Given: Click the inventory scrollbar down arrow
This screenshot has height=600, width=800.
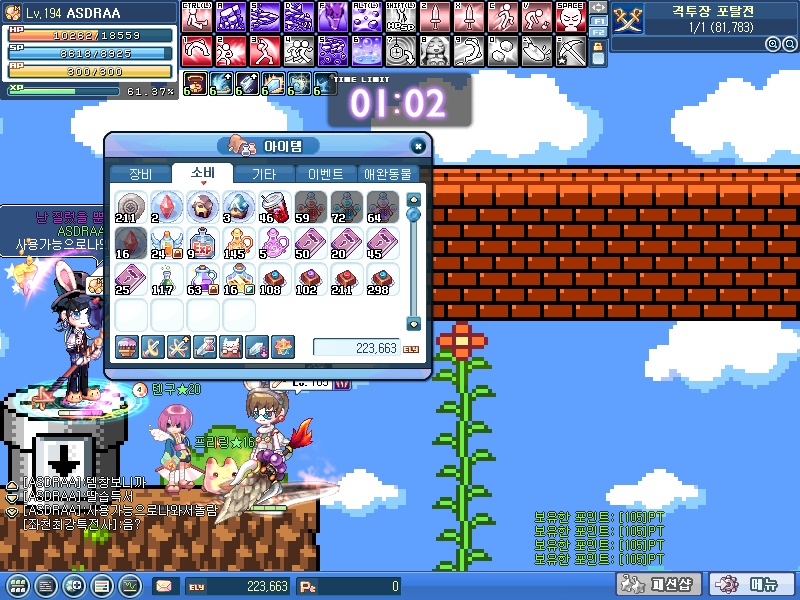Looking at the screenshot, I should coord(413,323).
